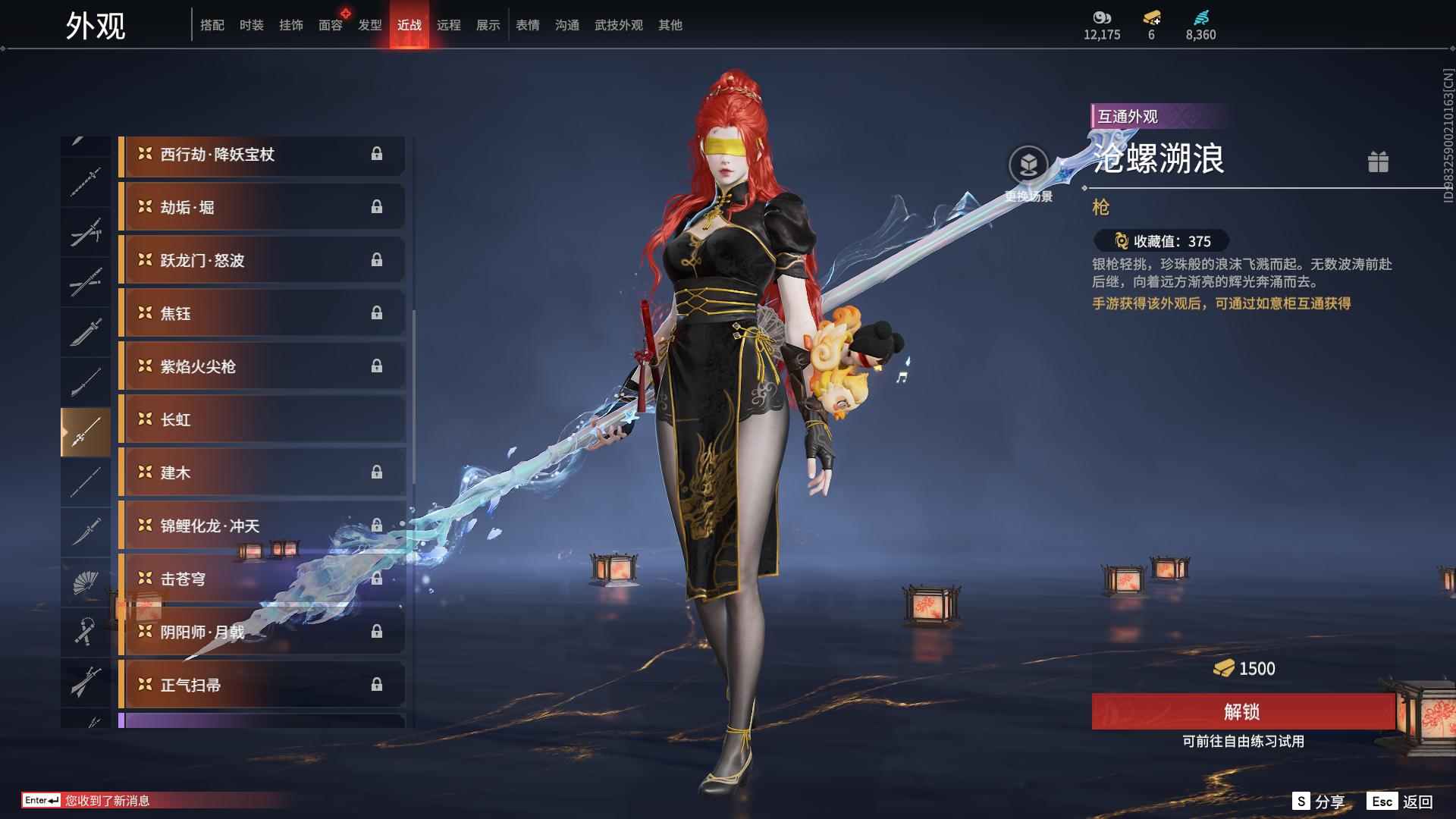Switch to the 远程 weapons tab

click(448, 25)
